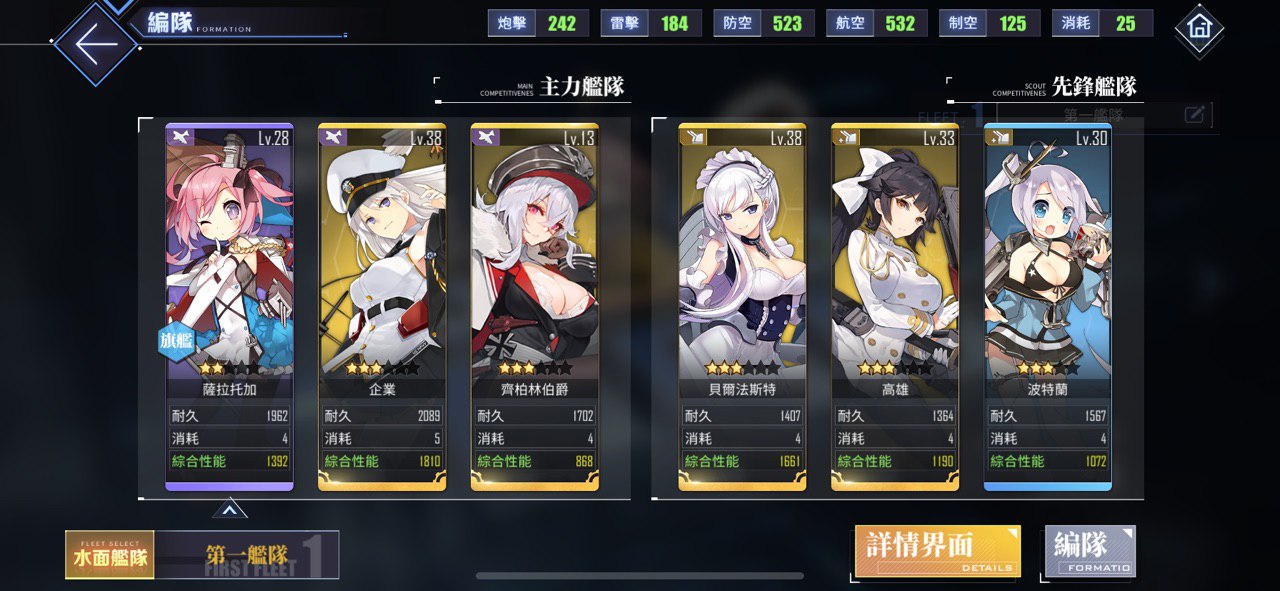Edit the fleet name with pencil icon
Viewport: 1280px width, 591px height.
pyautogui.click(x=1194, y=115)
